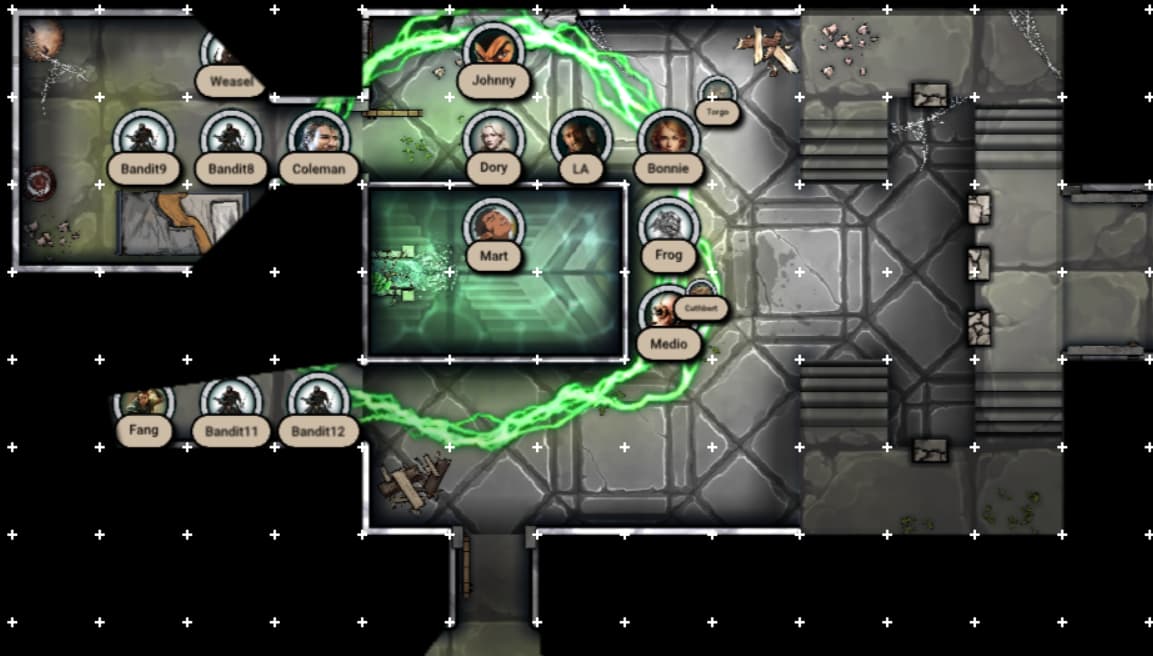This screenshot has height=656, width=1153.
Task: Choose the Mart token
Action: tap(493, 226)
